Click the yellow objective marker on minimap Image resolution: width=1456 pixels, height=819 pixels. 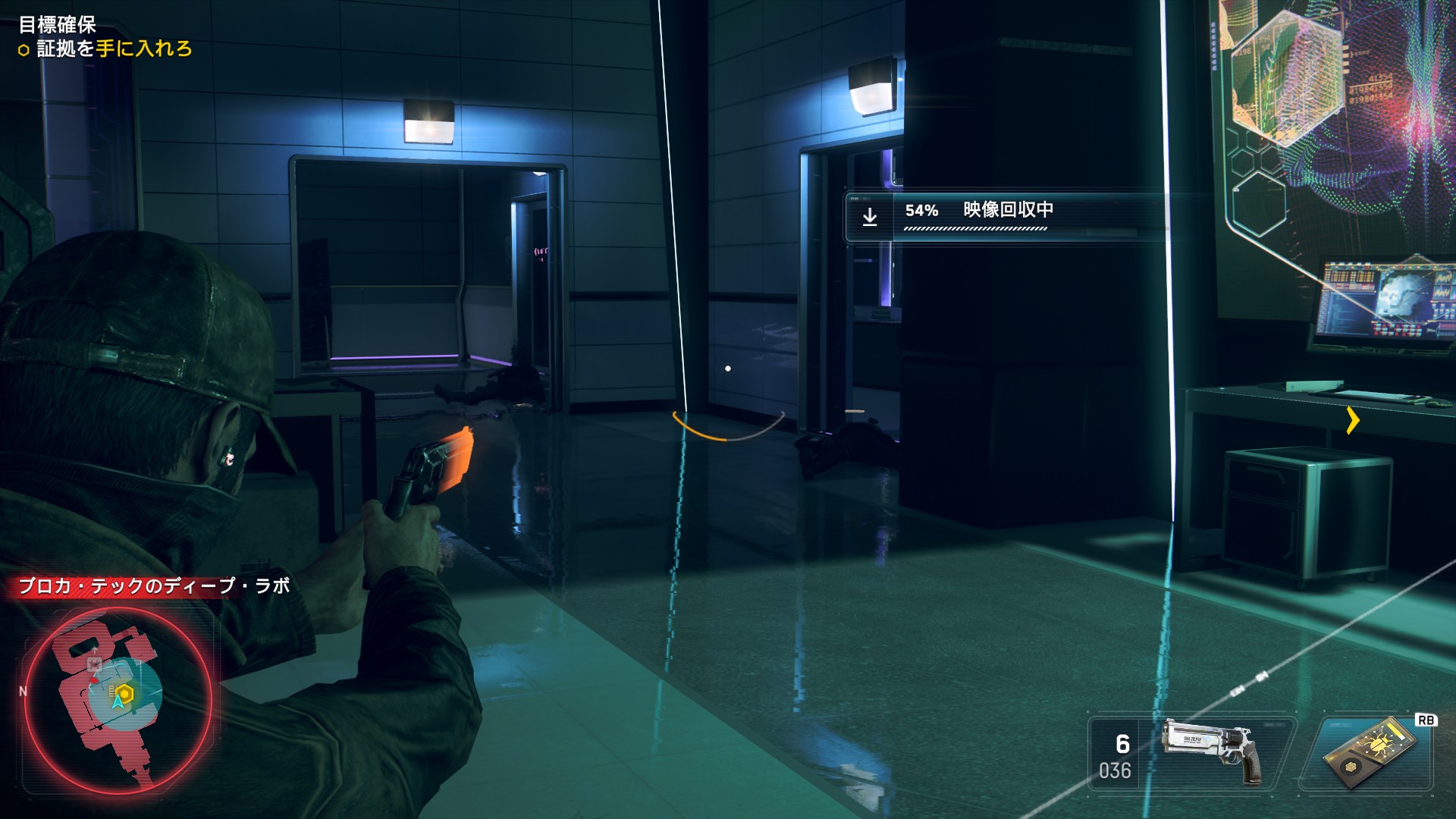(x=124, y=693)
